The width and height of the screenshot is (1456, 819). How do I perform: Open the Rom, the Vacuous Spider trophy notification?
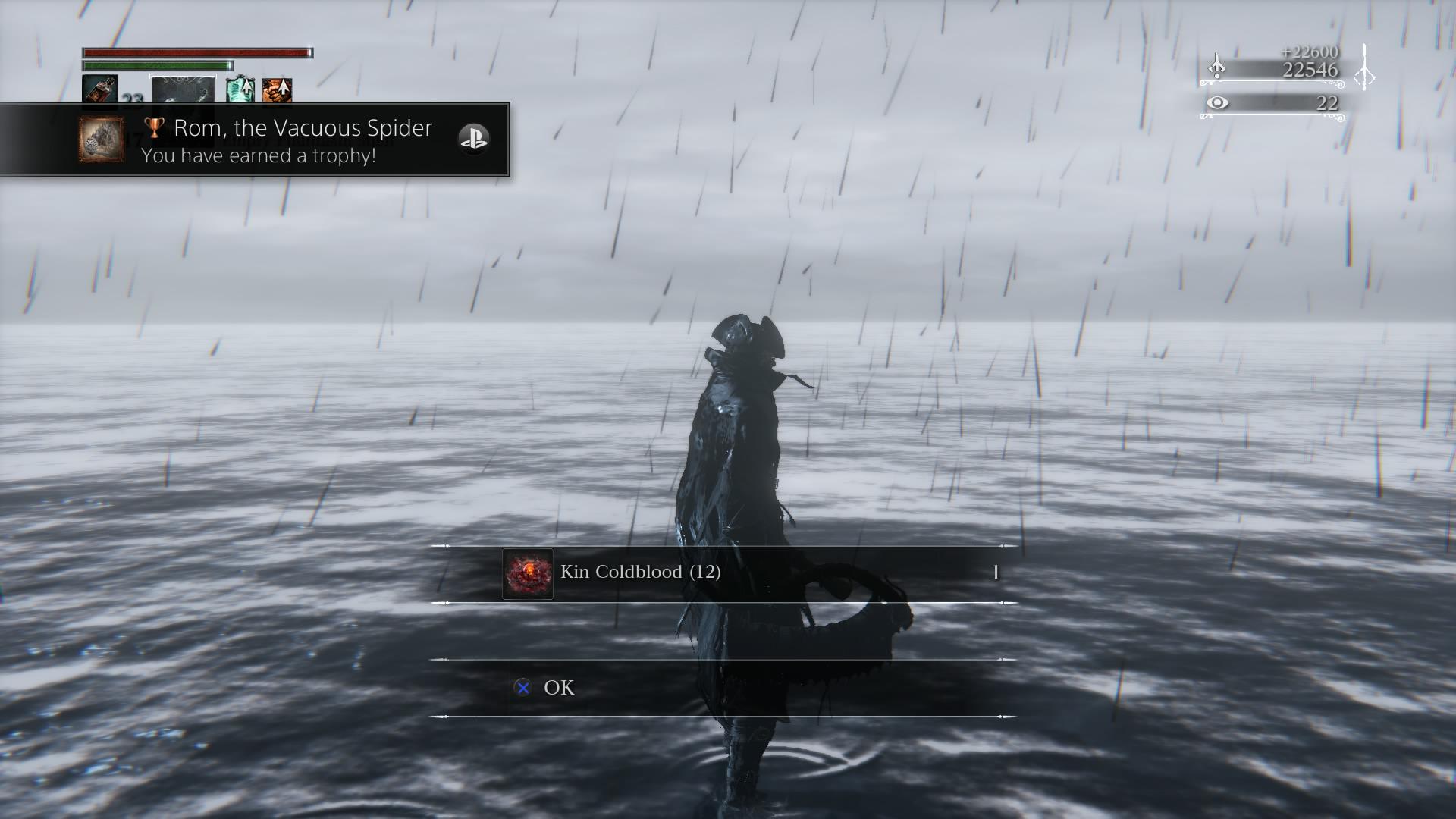288,140
